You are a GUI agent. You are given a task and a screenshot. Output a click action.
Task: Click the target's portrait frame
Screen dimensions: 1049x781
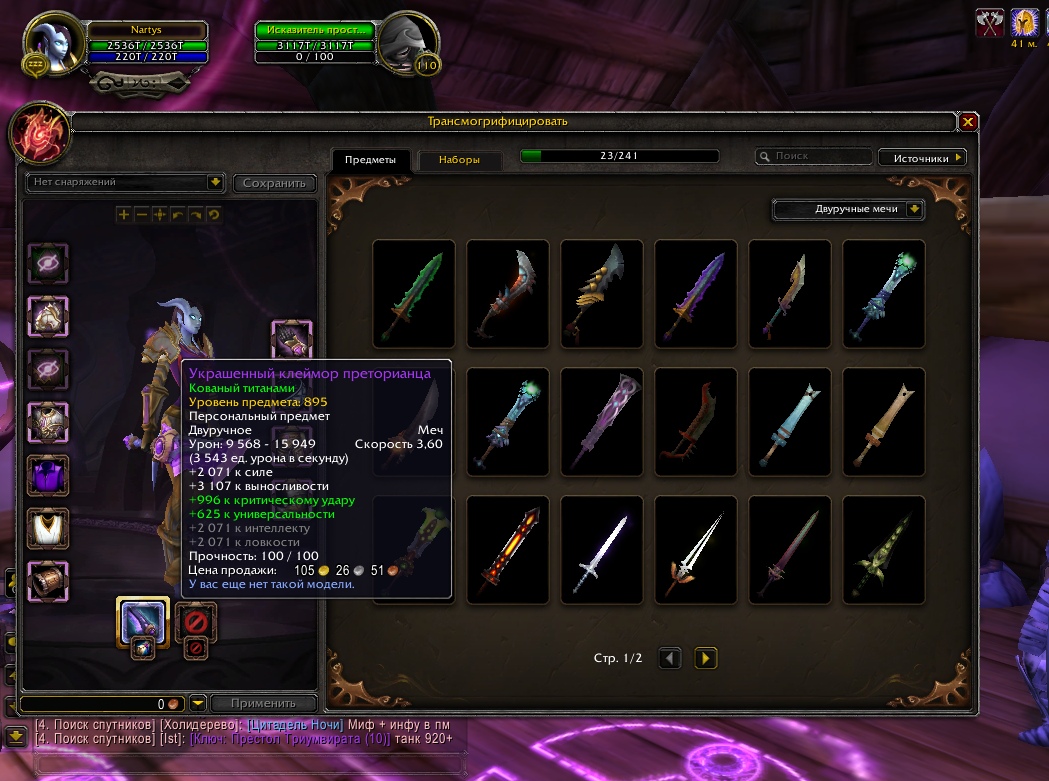coord(406,43)
